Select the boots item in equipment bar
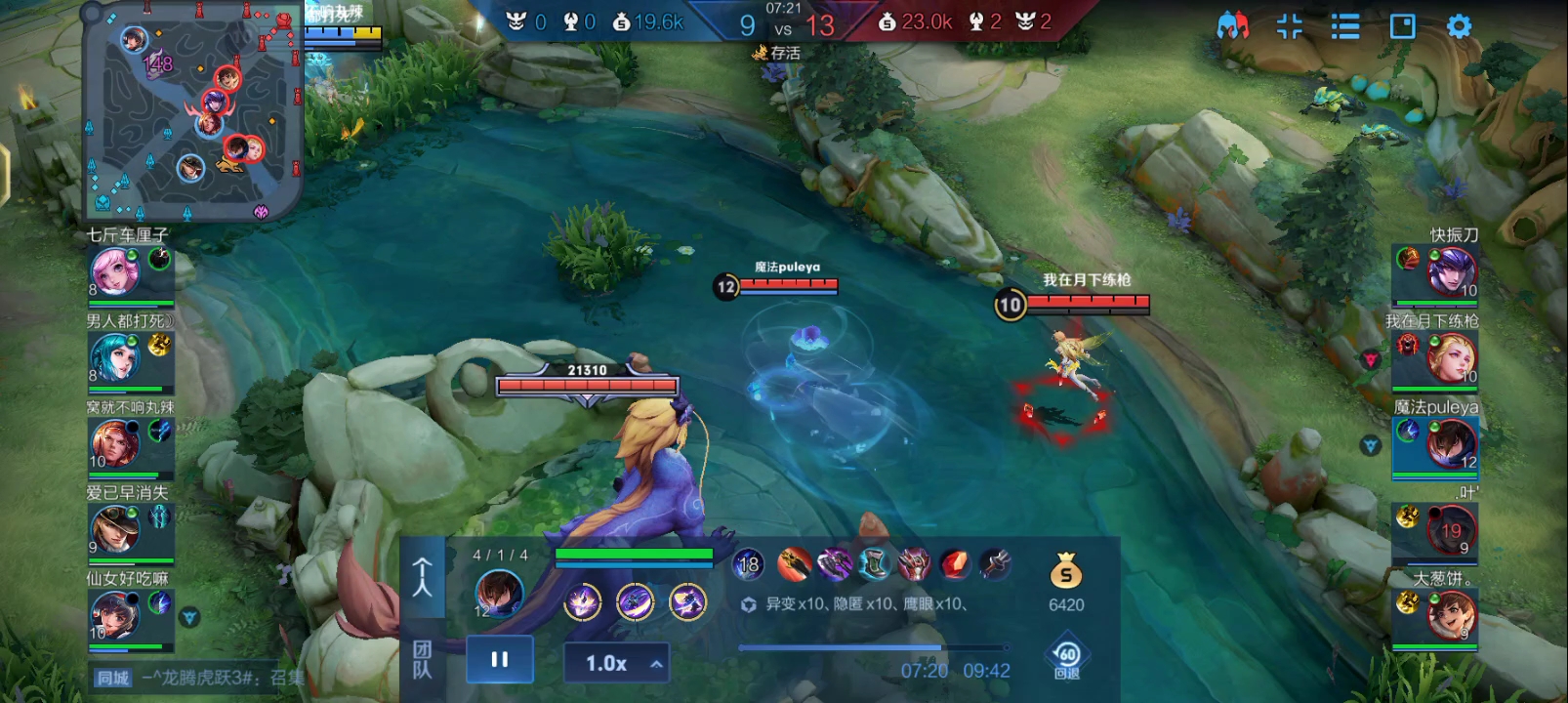 click(874, 563)
